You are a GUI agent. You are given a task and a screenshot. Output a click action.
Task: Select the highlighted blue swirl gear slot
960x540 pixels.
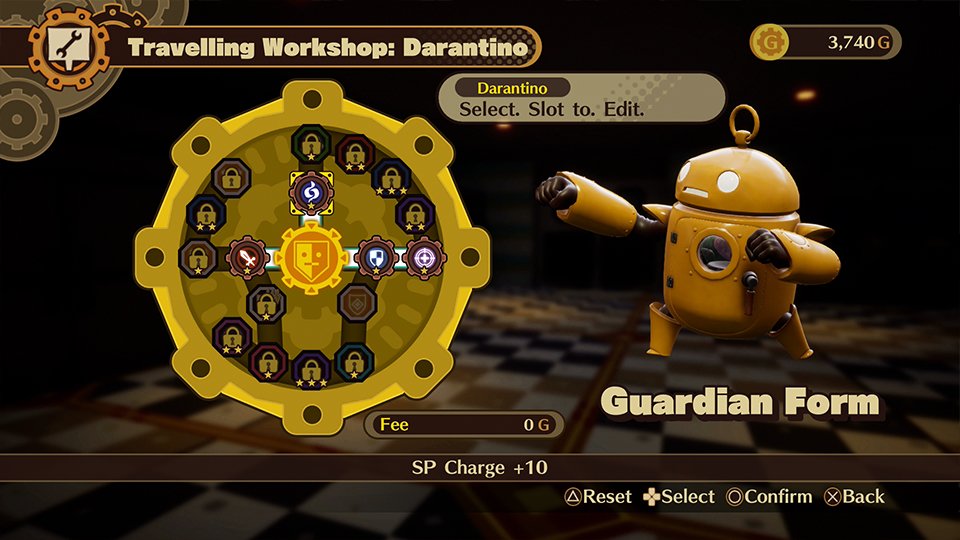(310, 191)
